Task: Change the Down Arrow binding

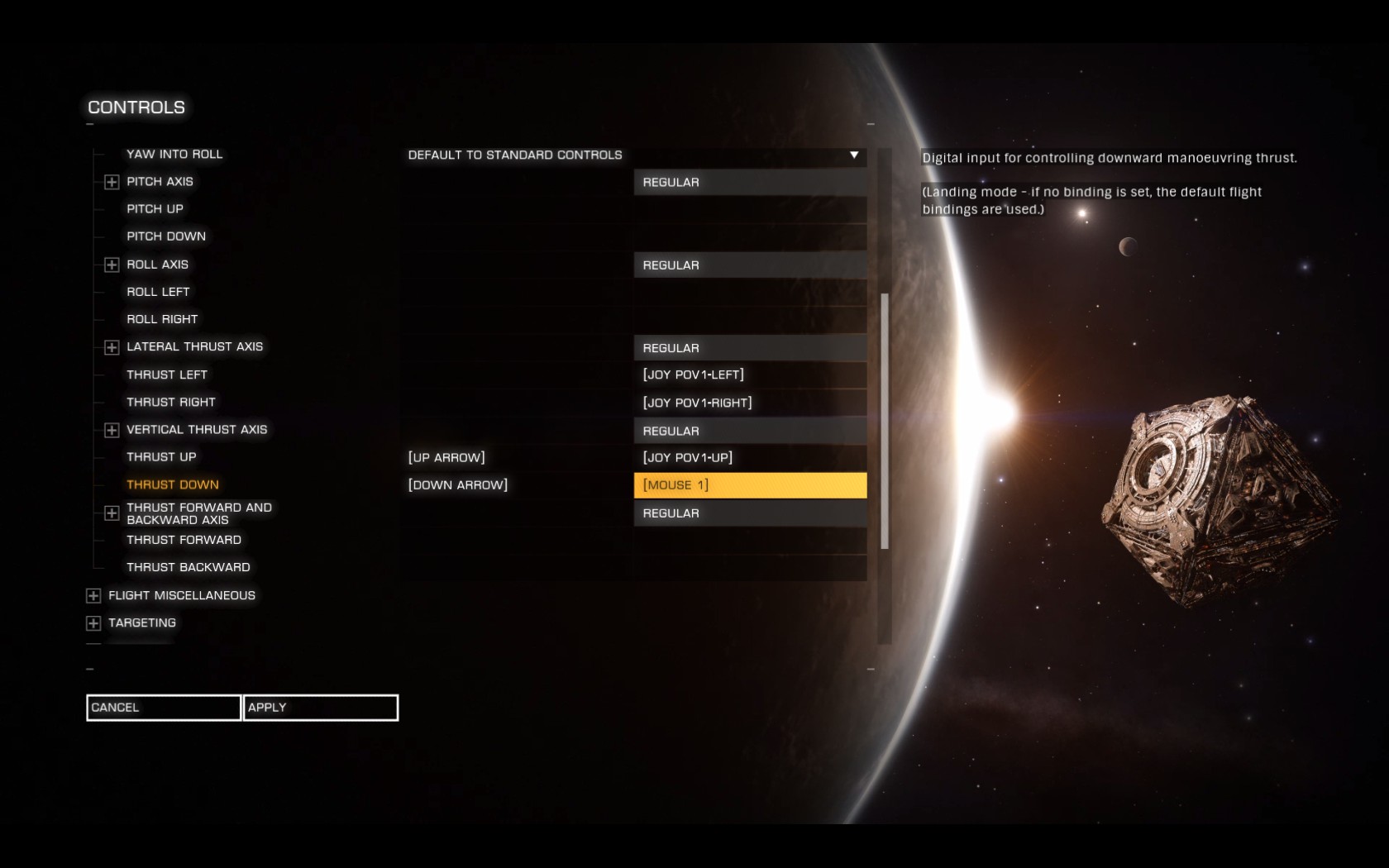Action: click(x=517, y=485)
